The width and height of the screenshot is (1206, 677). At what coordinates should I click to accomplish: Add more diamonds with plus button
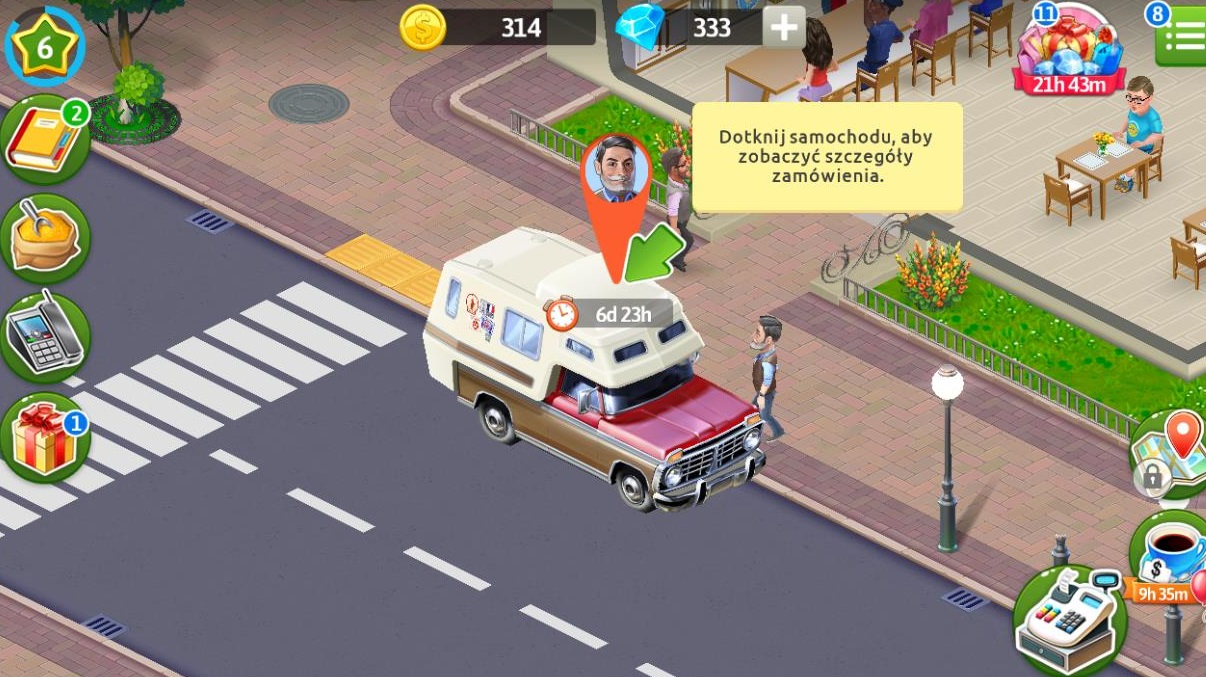click(784, 27)
